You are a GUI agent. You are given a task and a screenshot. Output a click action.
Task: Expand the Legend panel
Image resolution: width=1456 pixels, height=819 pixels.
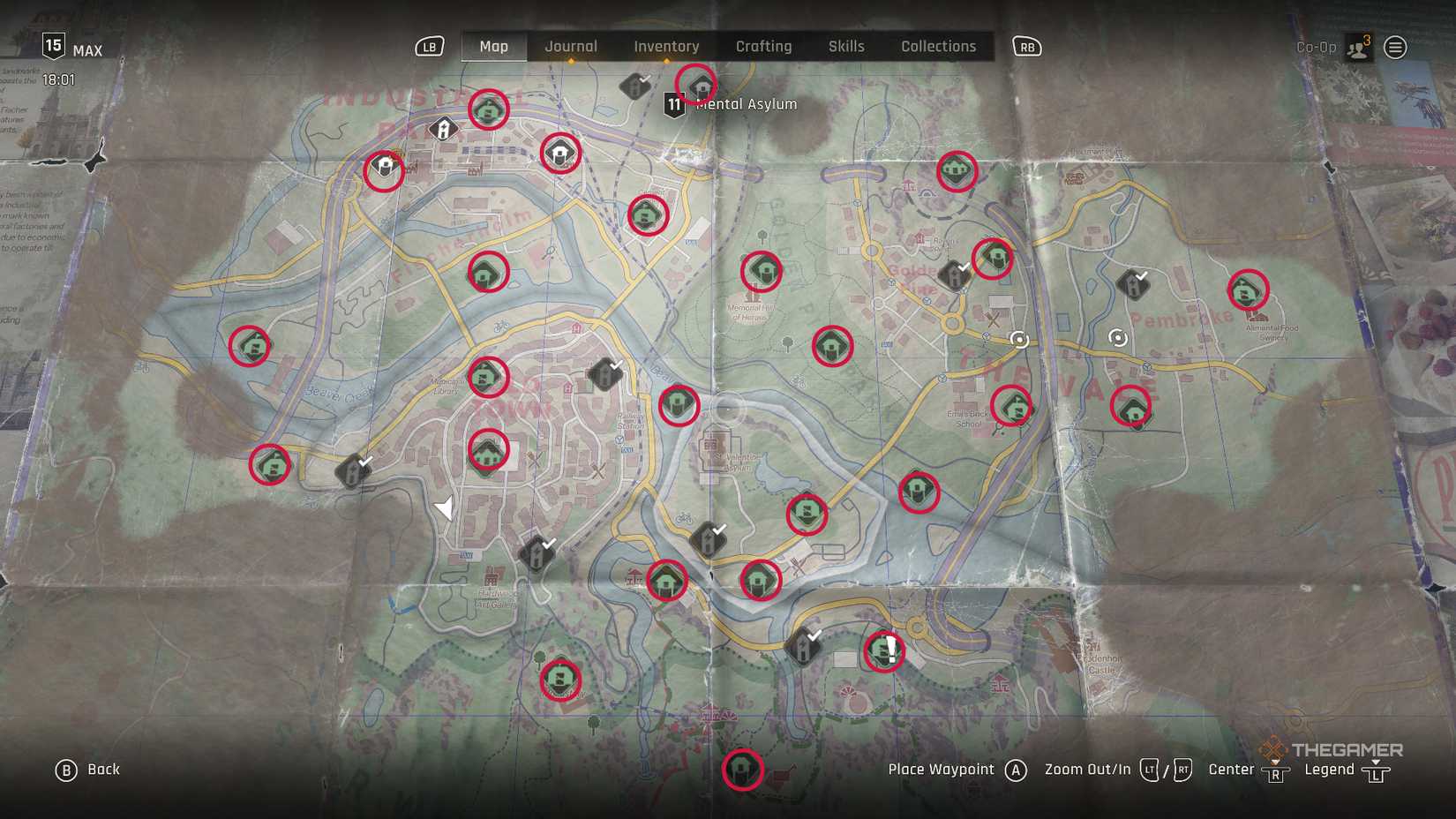tap(1329, 769)
